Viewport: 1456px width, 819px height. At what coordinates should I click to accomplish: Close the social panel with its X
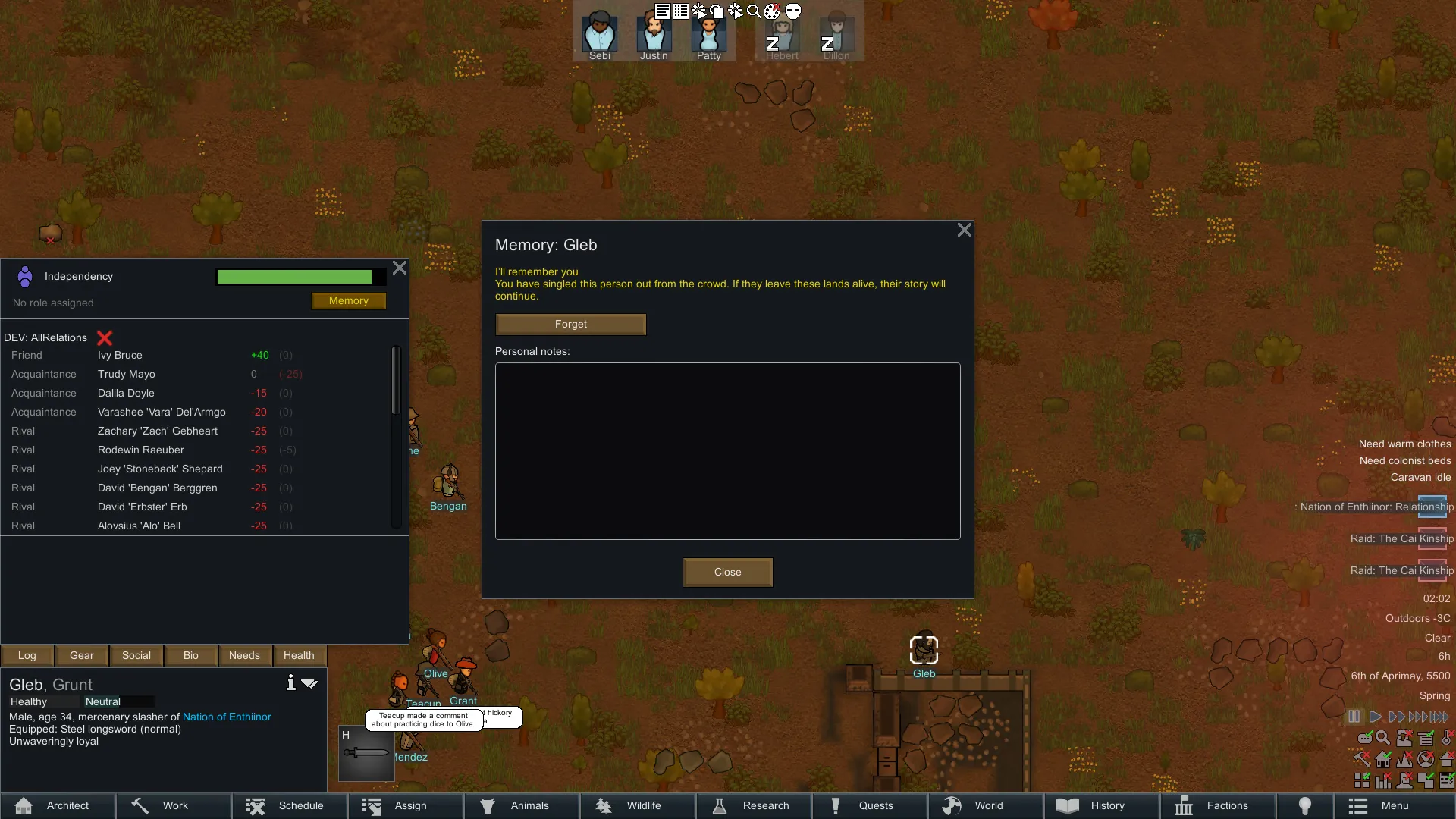(x=400, y=268)
